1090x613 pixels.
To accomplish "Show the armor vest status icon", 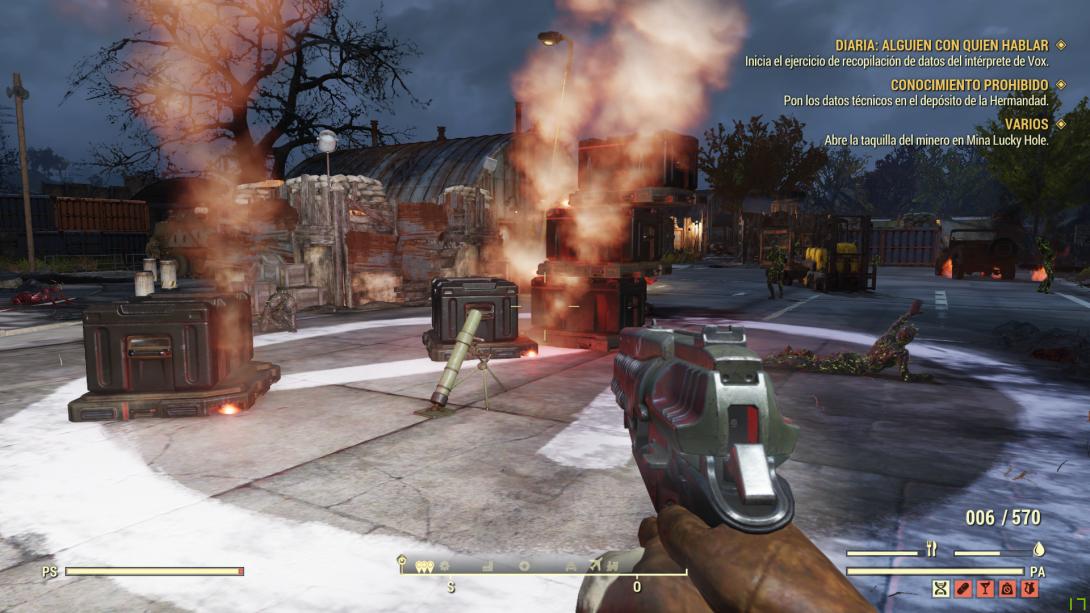I will (1027, 589).
